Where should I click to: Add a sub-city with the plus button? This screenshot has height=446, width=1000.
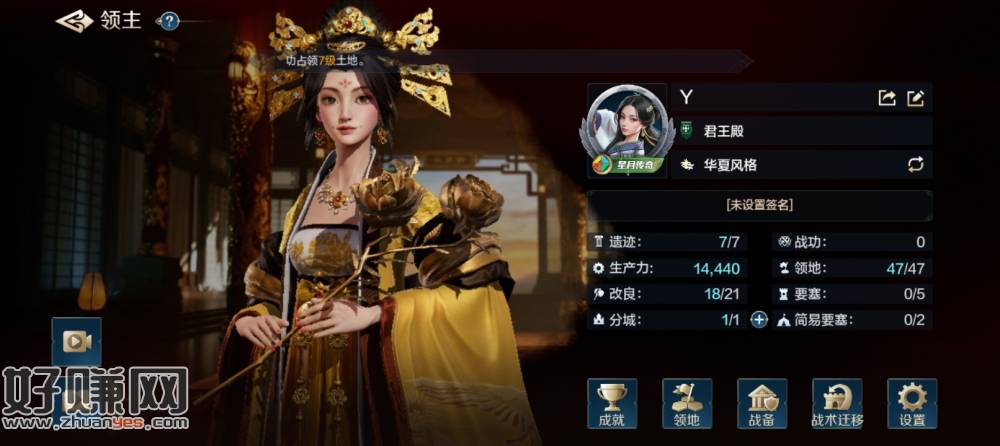pos(759,320)
